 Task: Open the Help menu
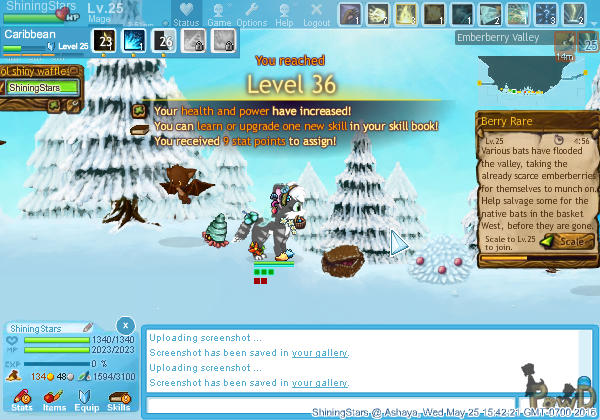(x=284, y=14)
